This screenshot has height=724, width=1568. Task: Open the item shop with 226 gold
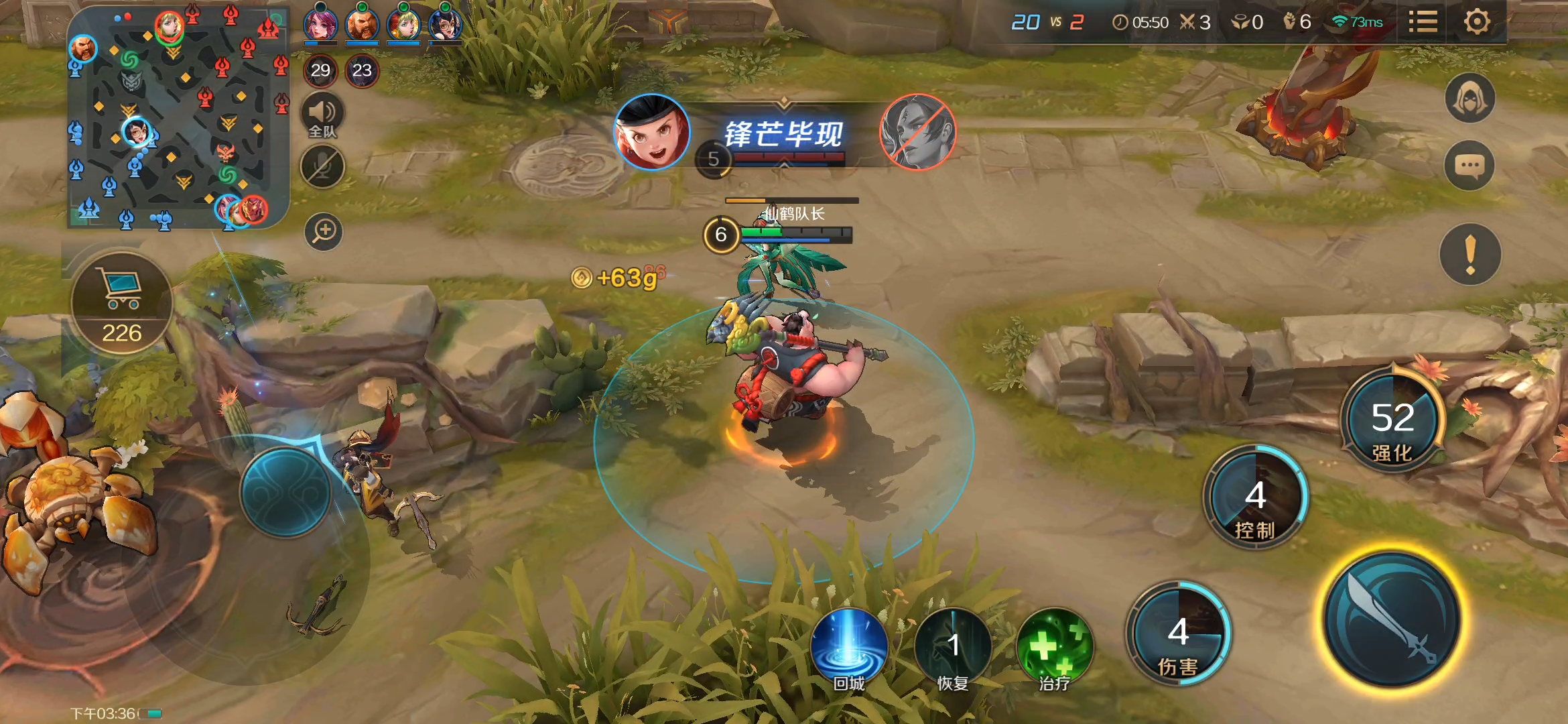coord(122,303)
